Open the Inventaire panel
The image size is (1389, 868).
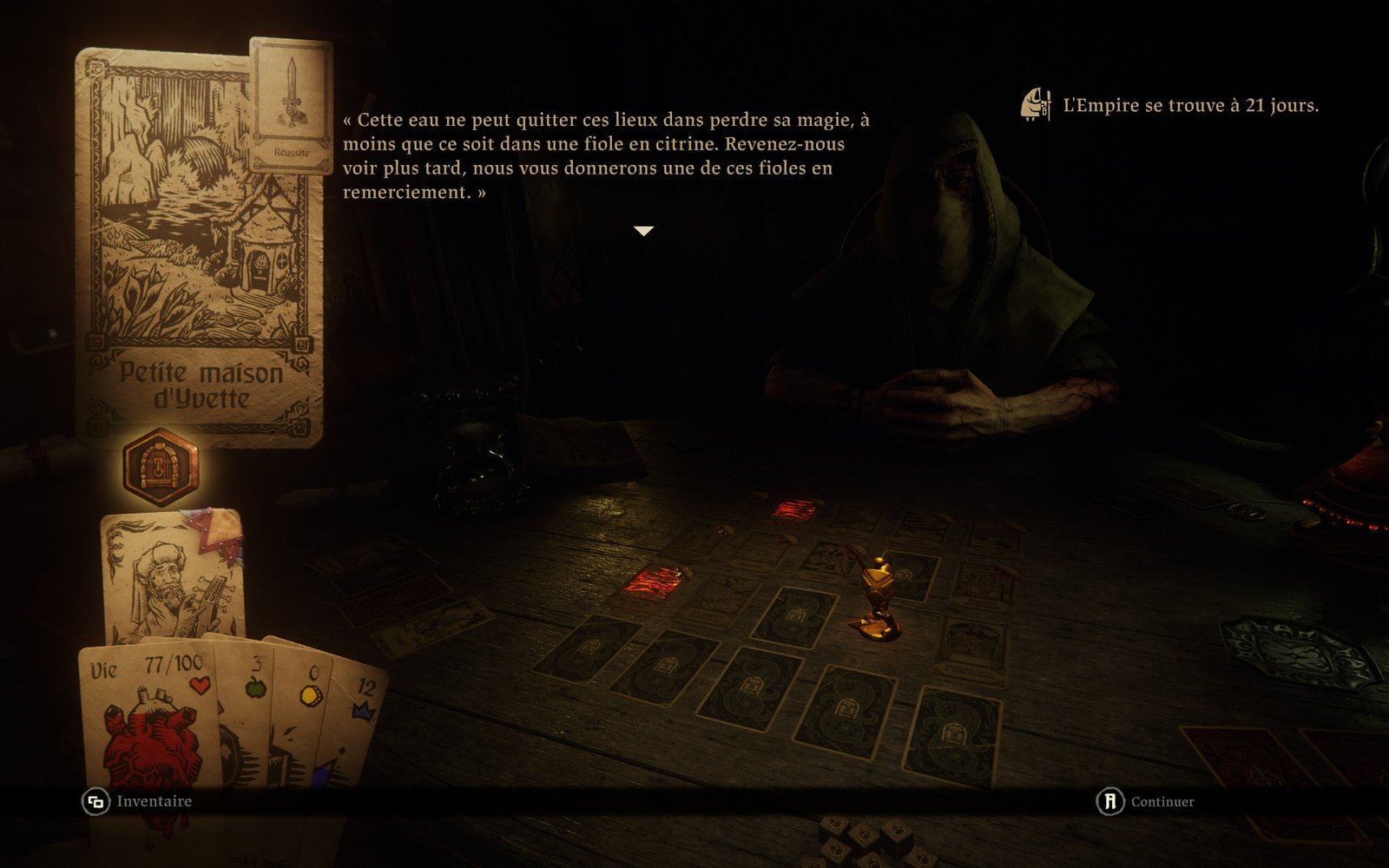(138, 801)
